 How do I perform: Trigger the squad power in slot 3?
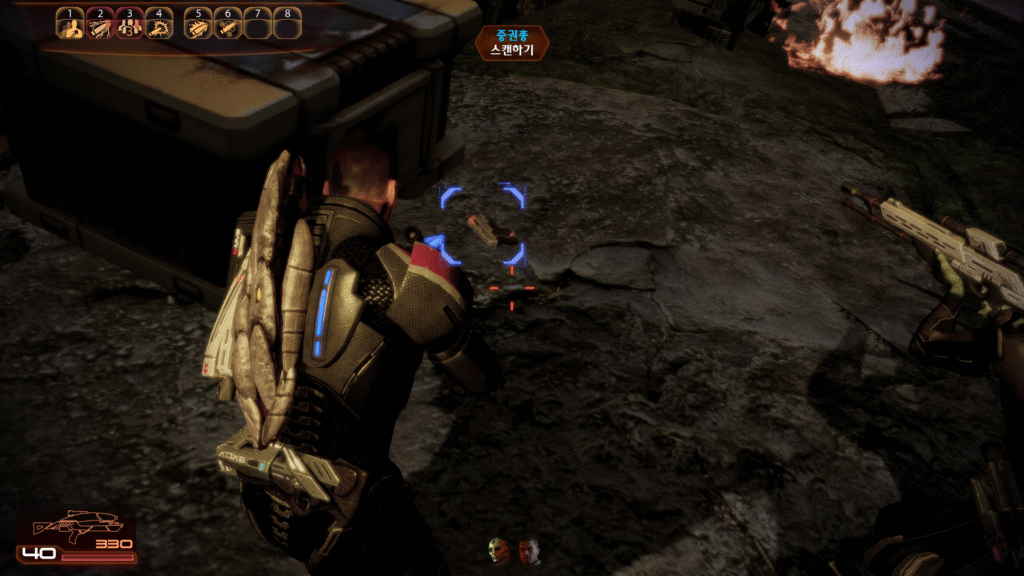128,25
